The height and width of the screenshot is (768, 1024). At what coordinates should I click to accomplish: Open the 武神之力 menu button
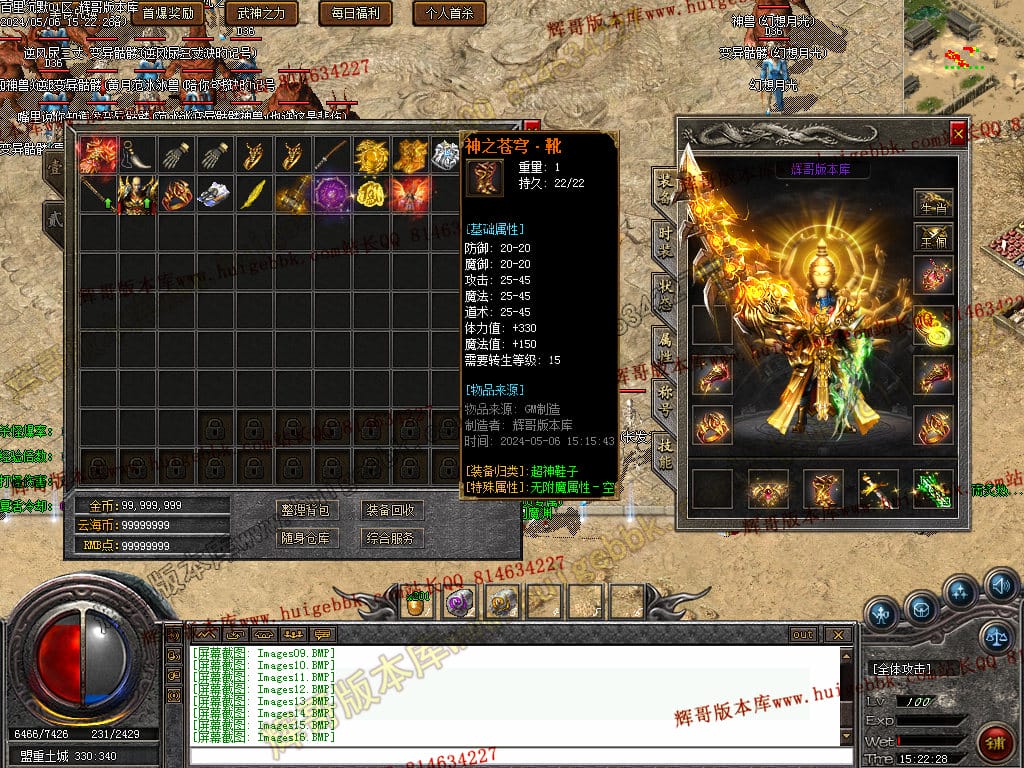[261, 13]
